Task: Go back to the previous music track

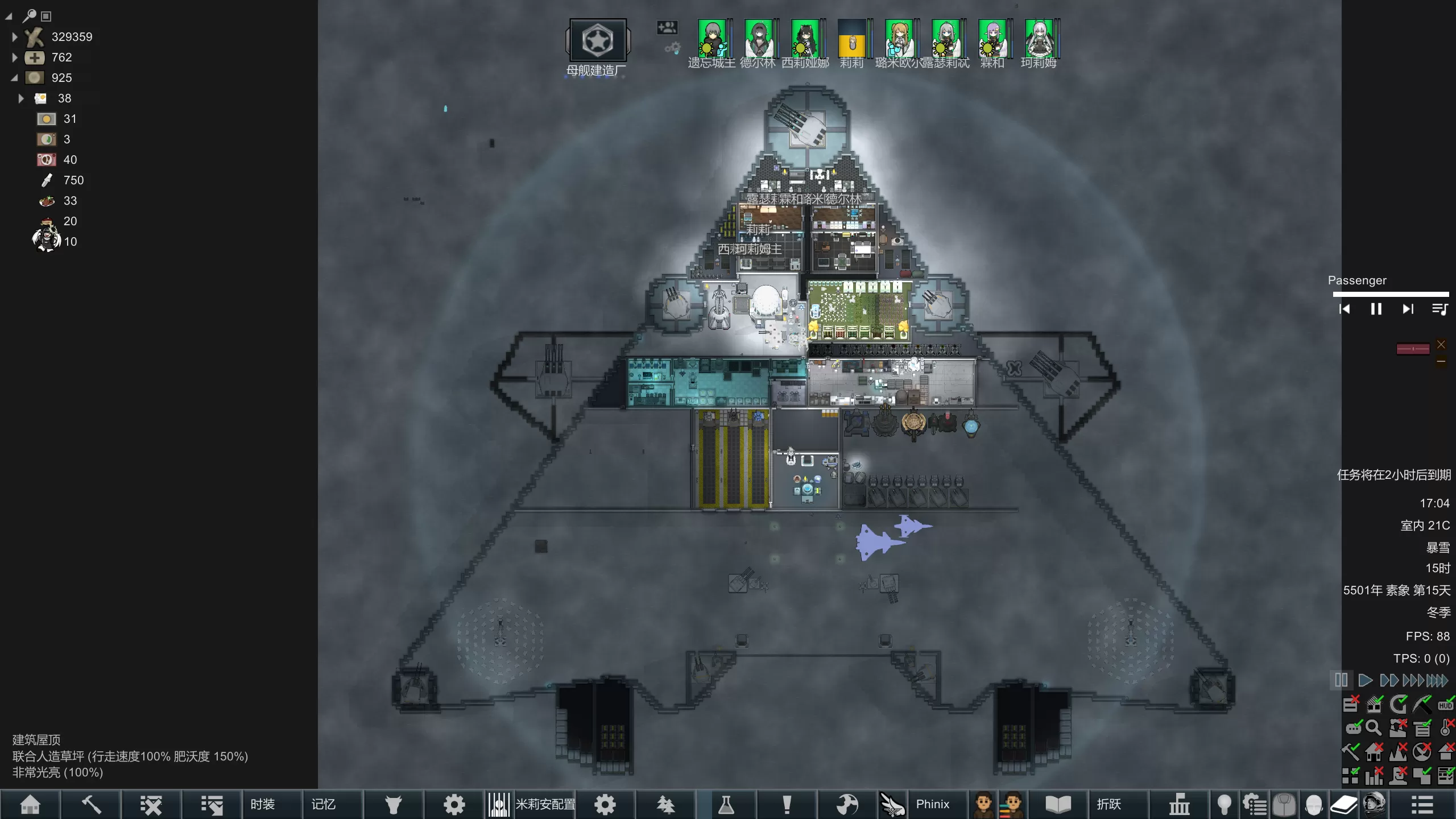Action: pyautogui.click(x=1345, y=309)
